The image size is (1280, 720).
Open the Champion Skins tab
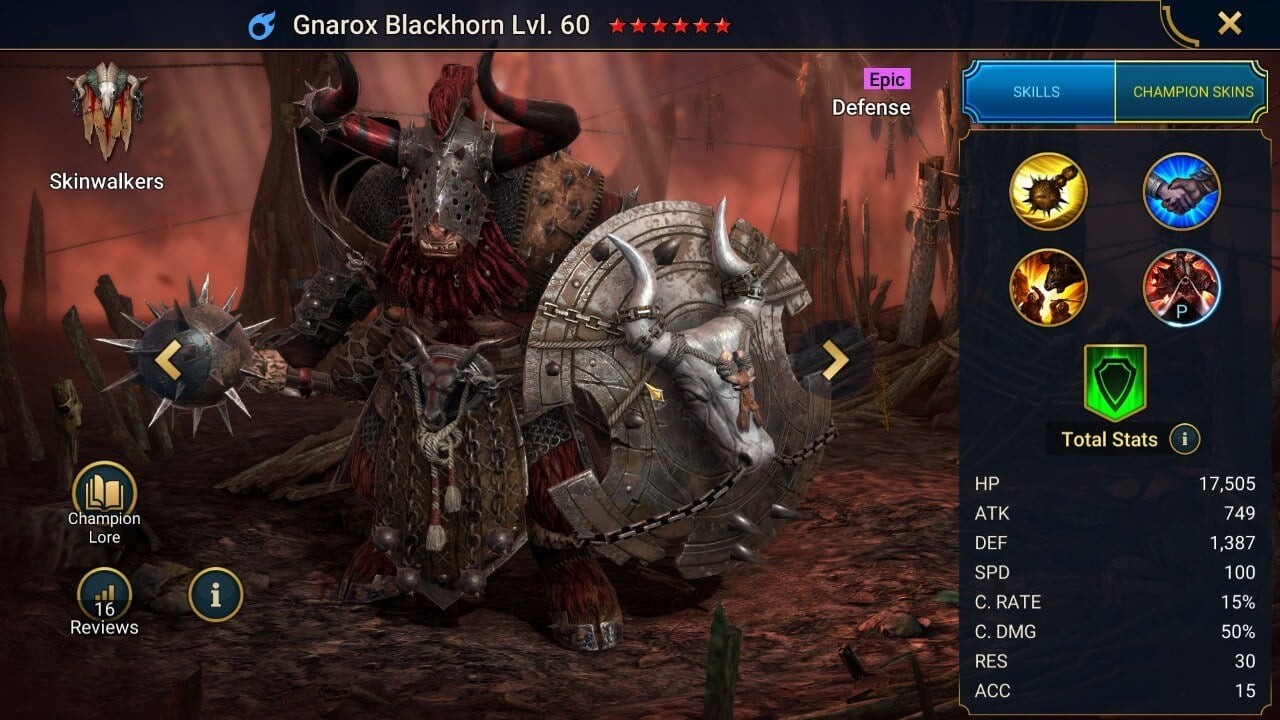click(x=1192, y=92)
